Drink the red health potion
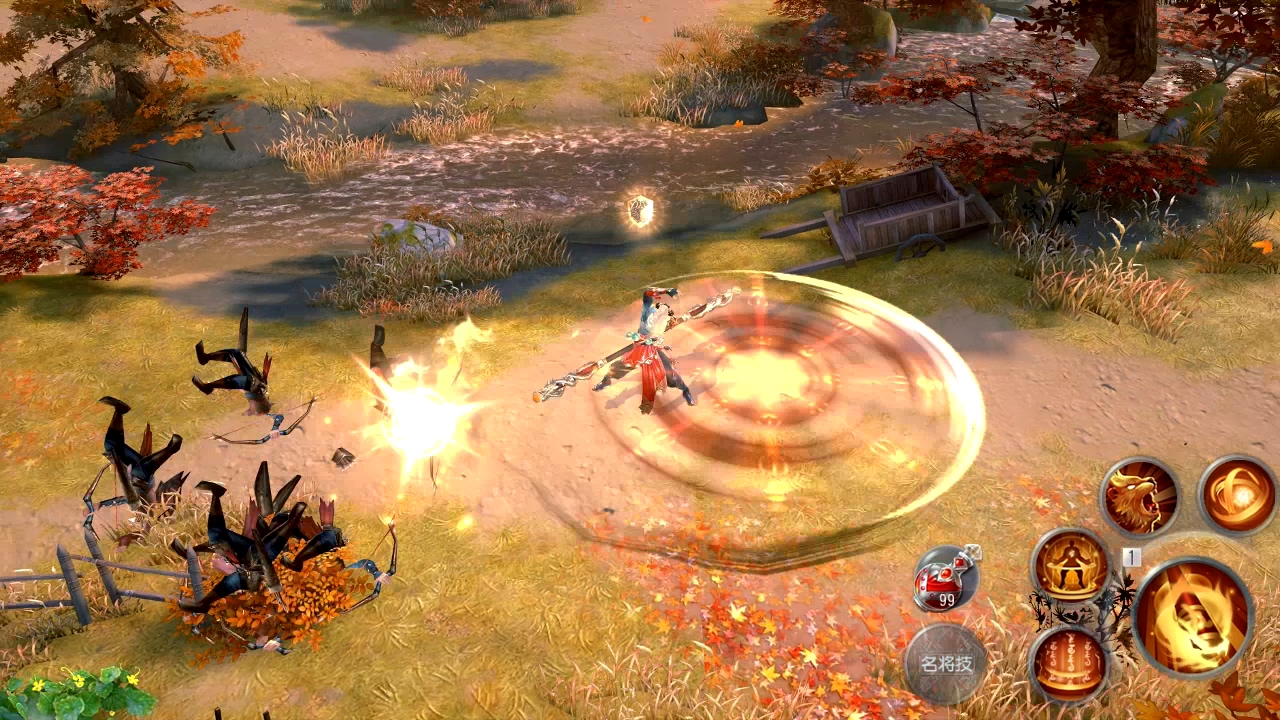 click(x=945, y=579)
